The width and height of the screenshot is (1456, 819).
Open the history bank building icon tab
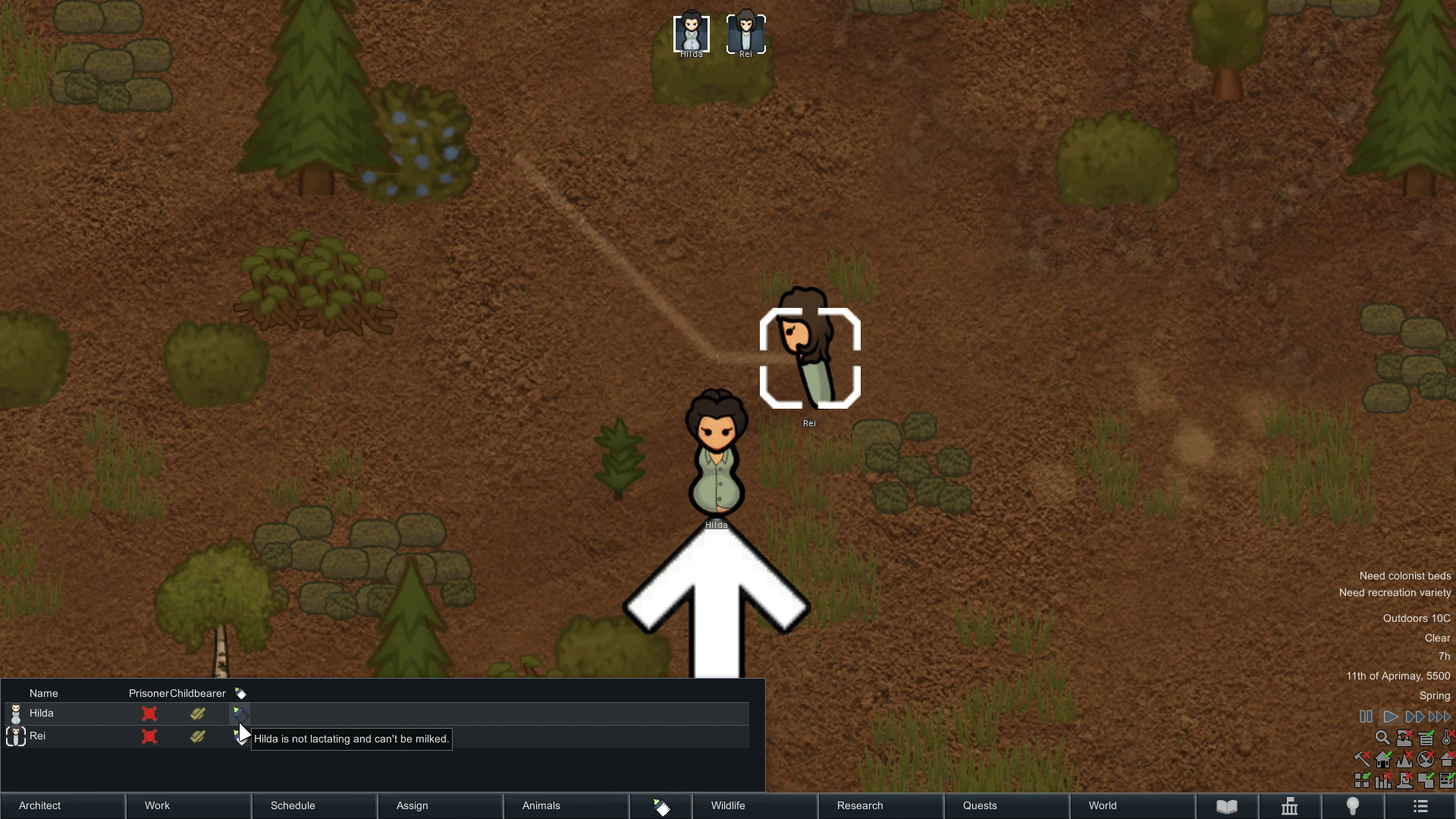1289,806
